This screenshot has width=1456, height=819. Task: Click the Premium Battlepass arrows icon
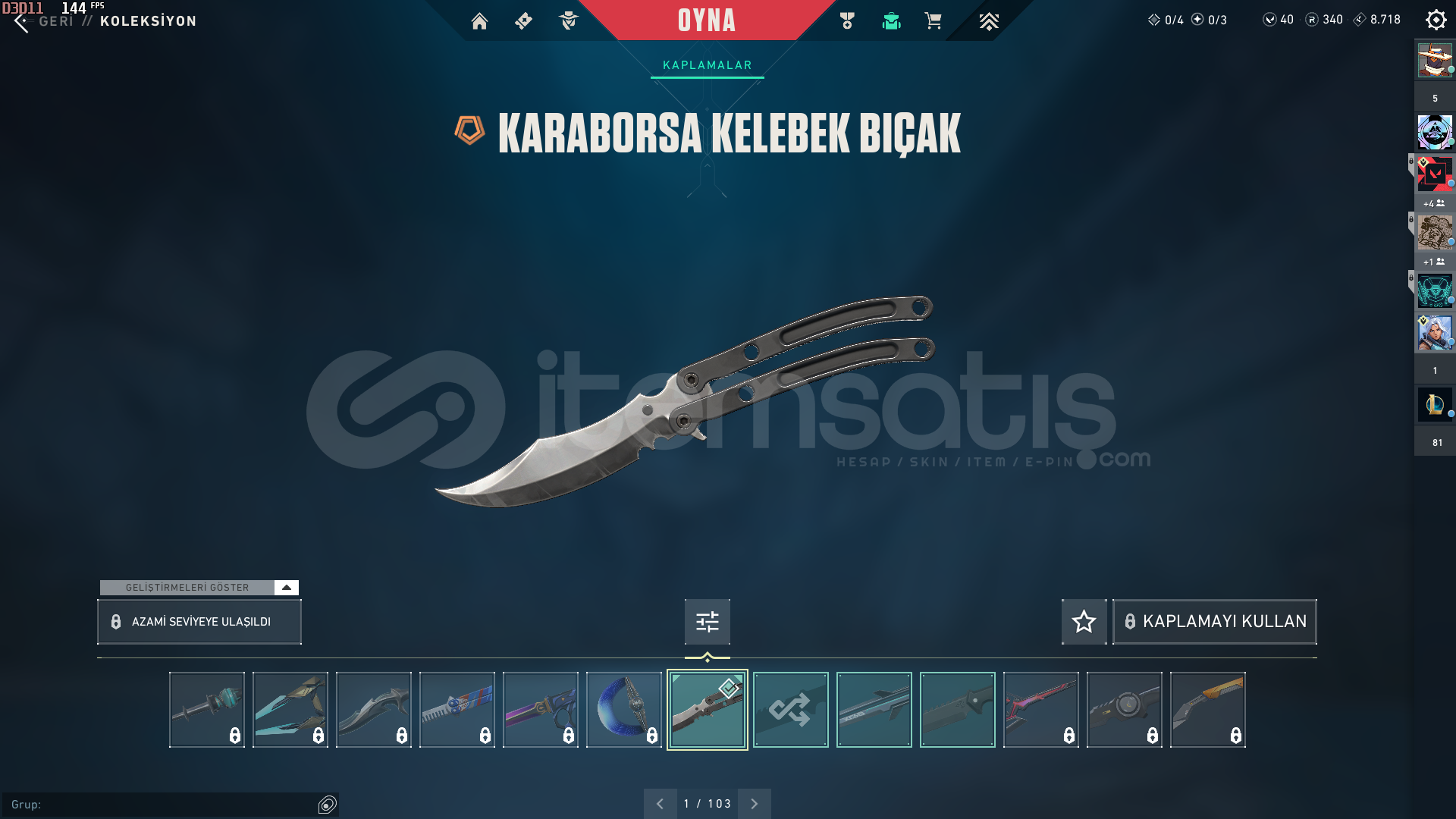point(989,21)
